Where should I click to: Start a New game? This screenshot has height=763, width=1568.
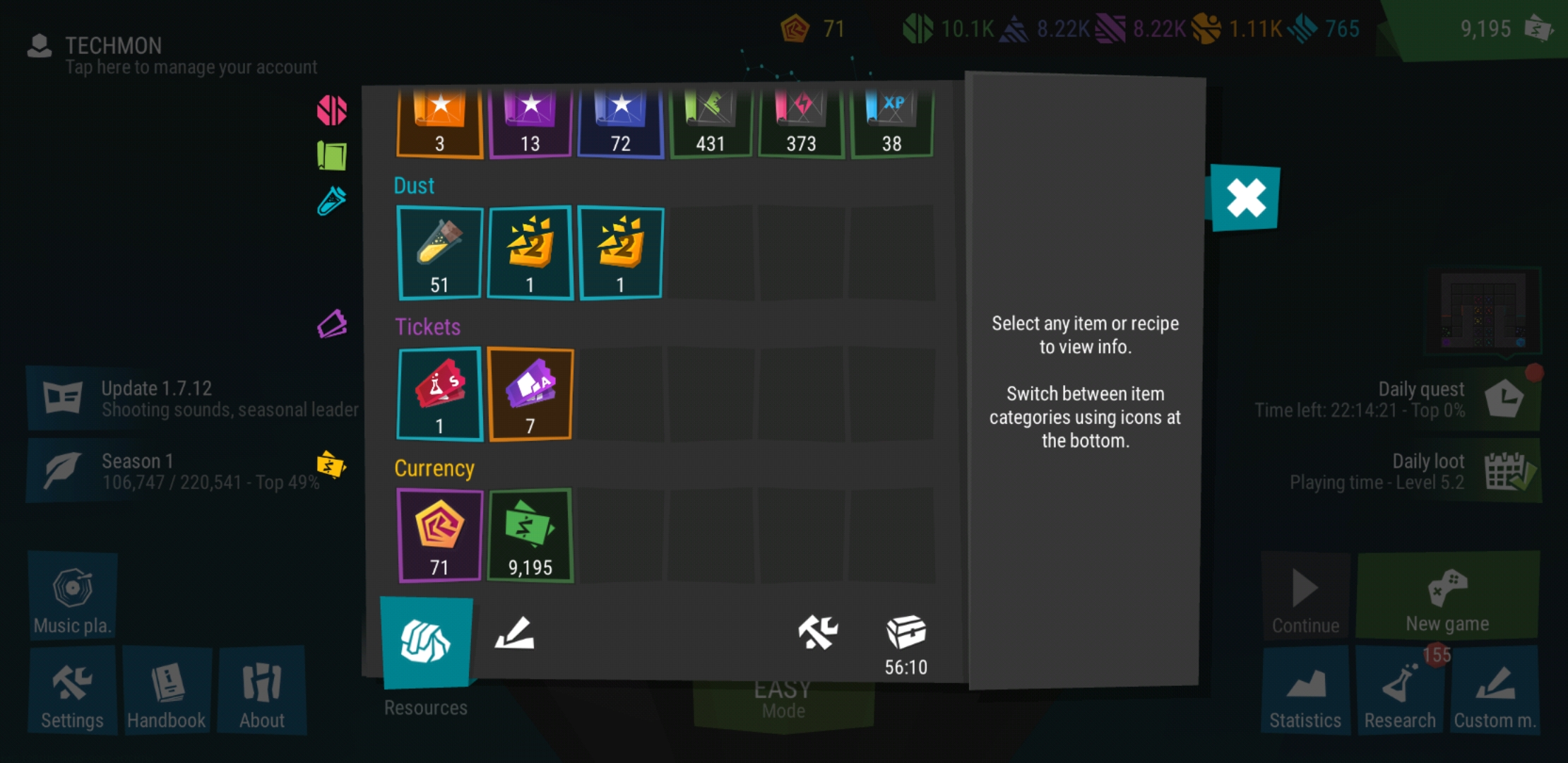1447,597
